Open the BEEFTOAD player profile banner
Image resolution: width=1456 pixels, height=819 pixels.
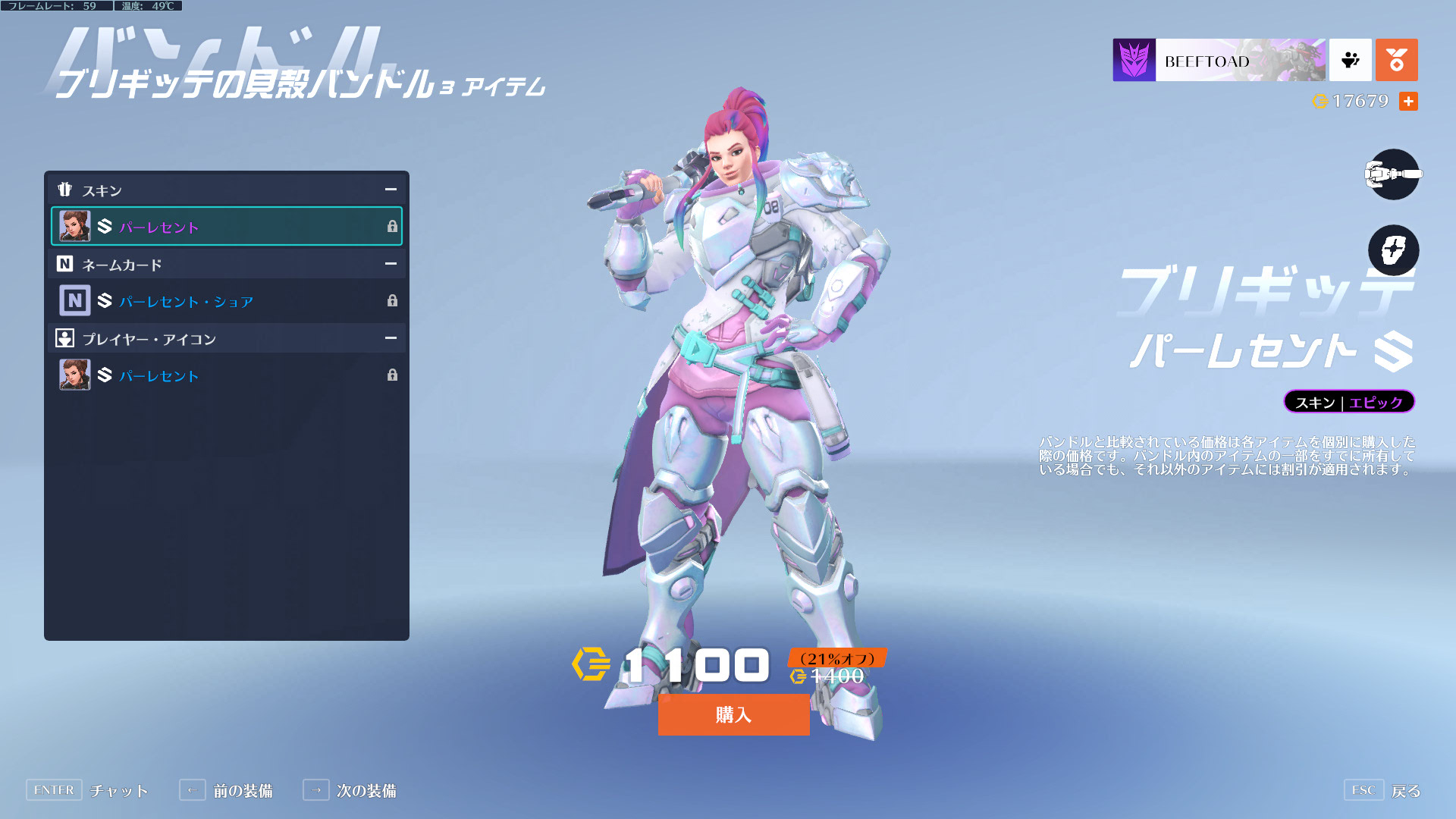coord(1219,60)
